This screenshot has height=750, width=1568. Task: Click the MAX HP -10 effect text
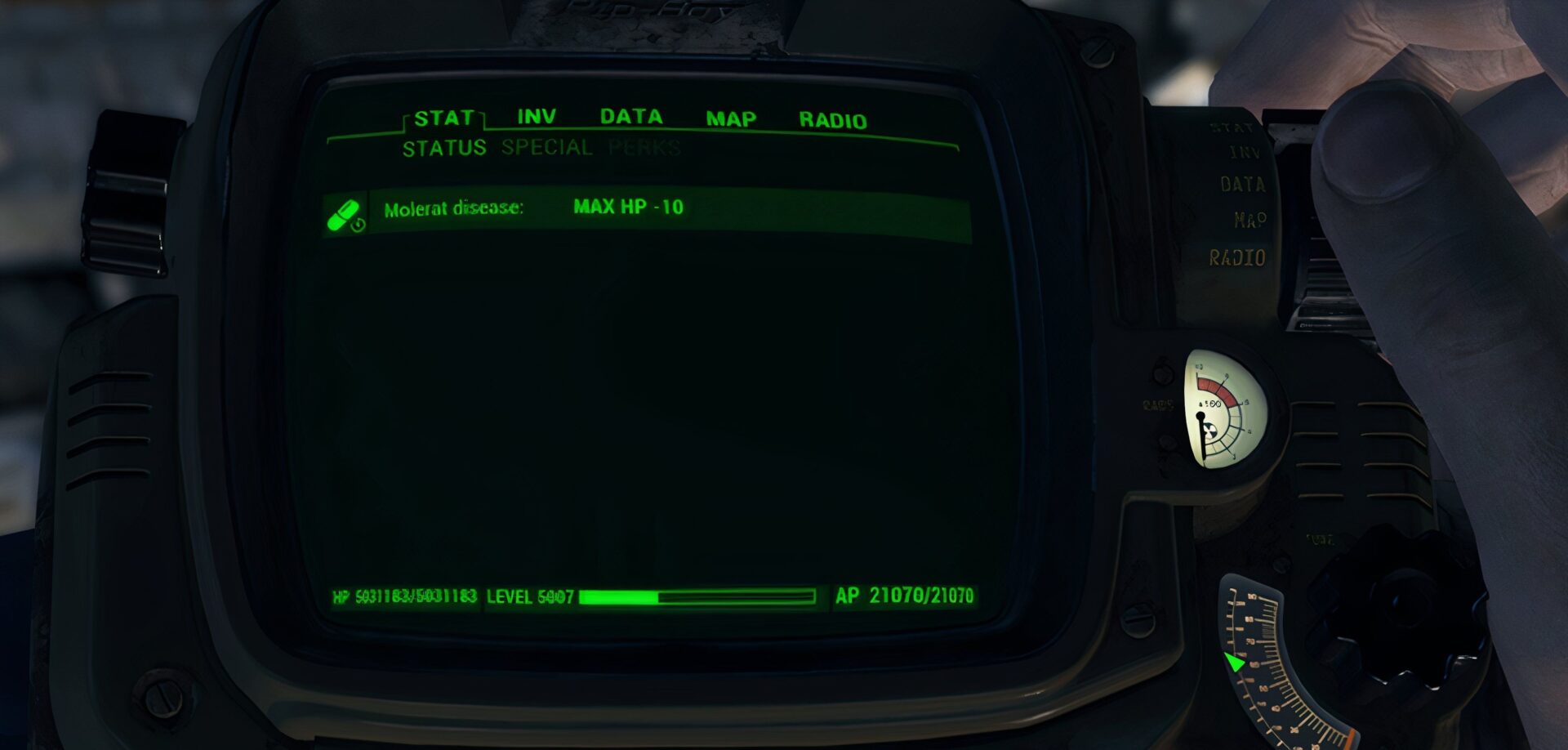coord(630,208)
